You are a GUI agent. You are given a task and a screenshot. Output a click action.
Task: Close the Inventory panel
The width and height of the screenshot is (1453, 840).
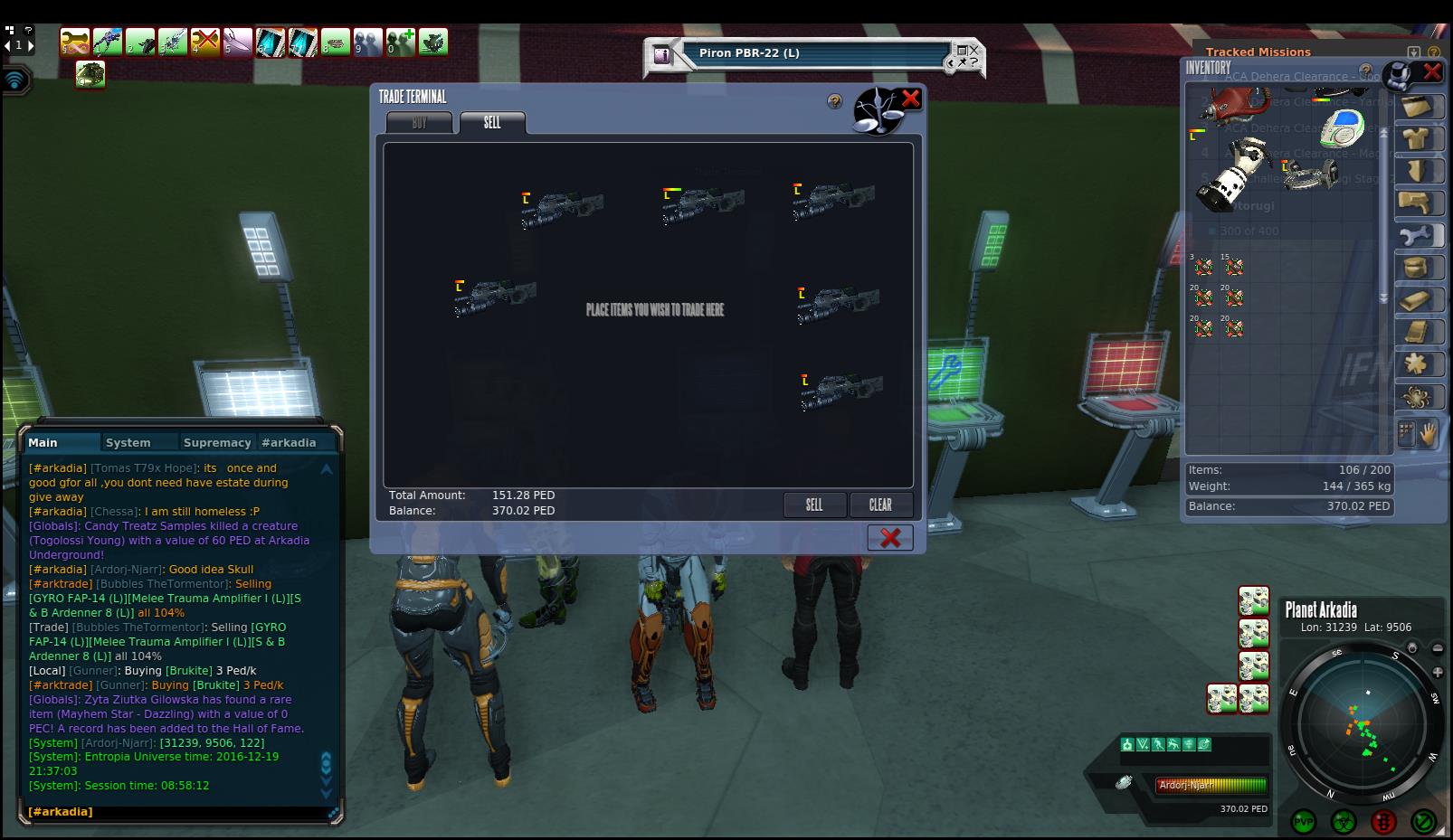point(1432,71)
